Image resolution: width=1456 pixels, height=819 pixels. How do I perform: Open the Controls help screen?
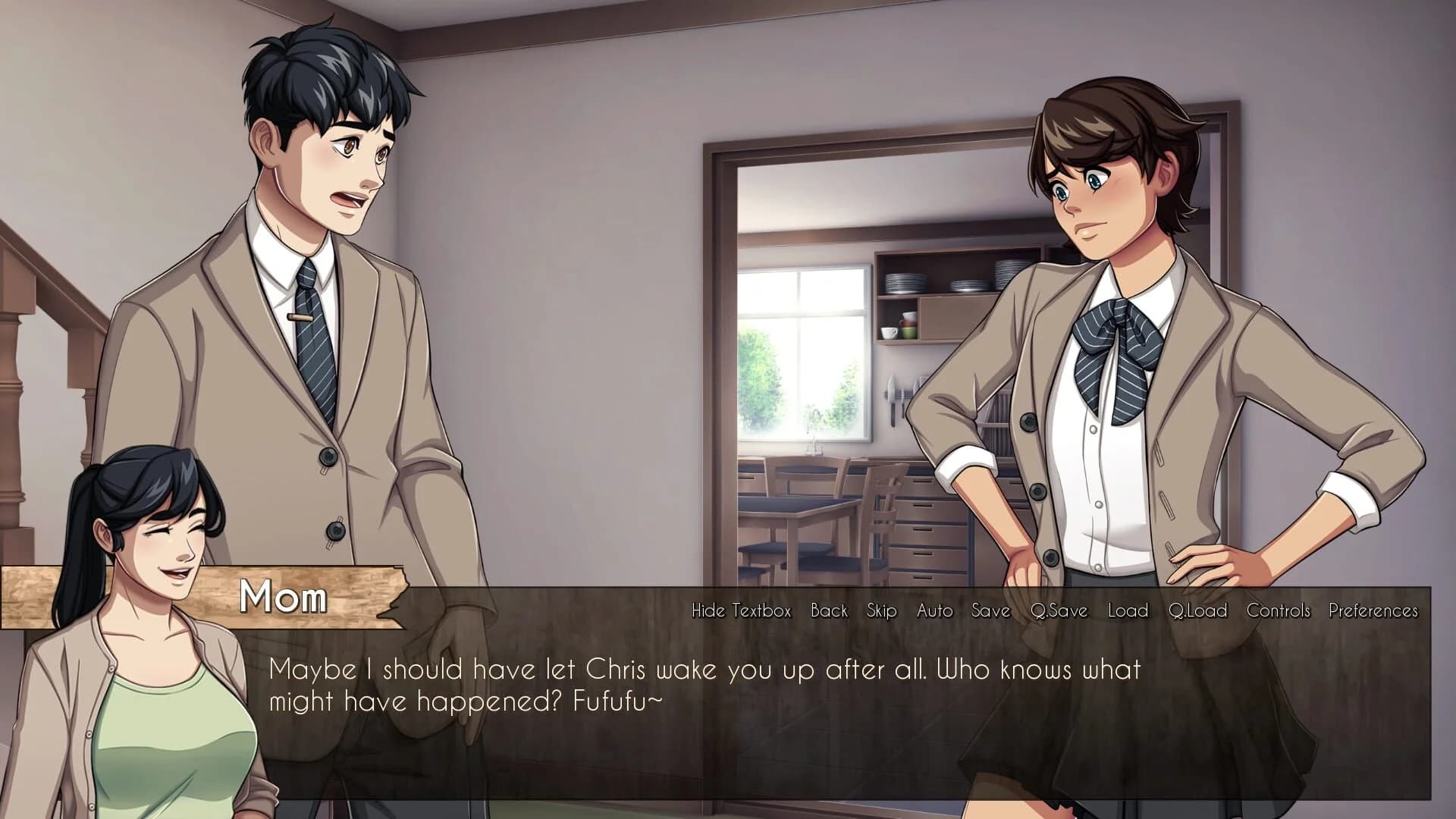coord(1278,610)
